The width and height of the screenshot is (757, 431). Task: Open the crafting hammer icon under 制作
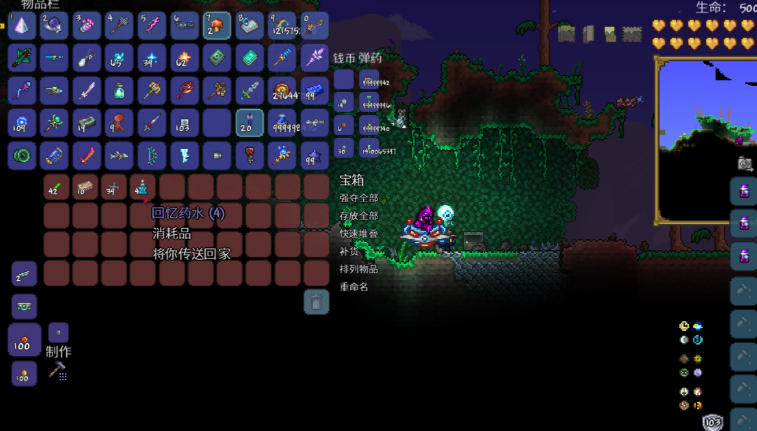pyautogui.click(x=57, y=370)
